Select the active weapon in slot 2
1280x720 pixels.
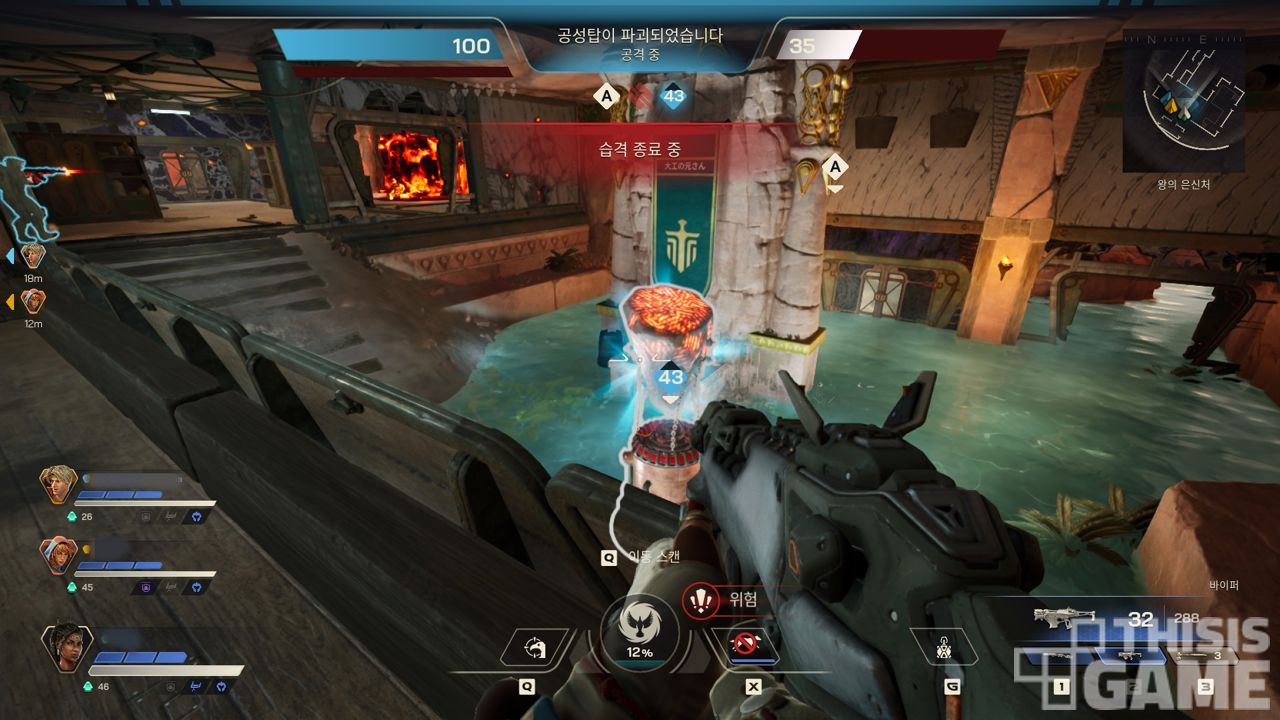point(1131,658)
